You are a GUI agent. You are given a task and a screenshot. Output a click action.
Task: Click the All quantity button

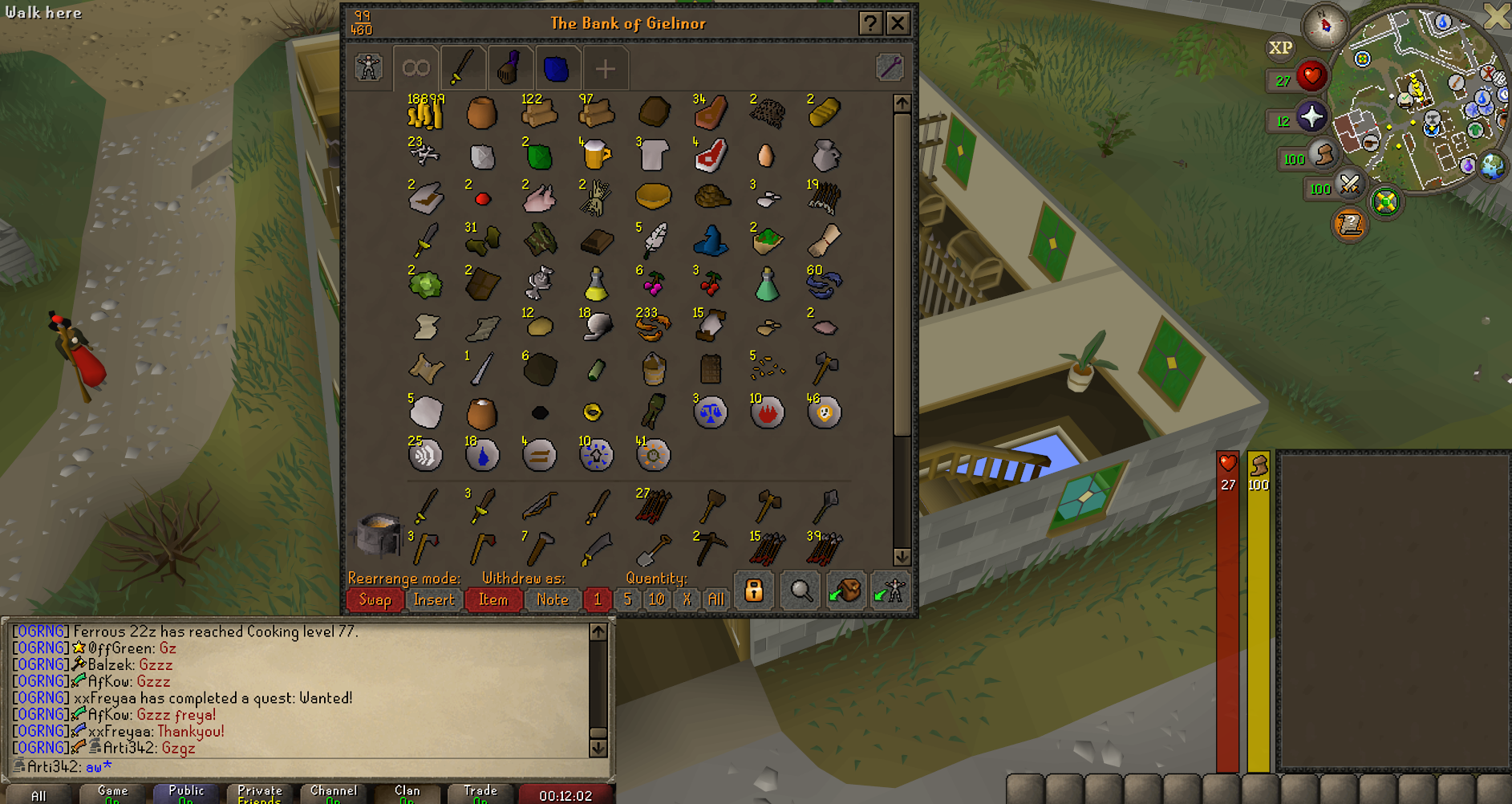point(715,600)
